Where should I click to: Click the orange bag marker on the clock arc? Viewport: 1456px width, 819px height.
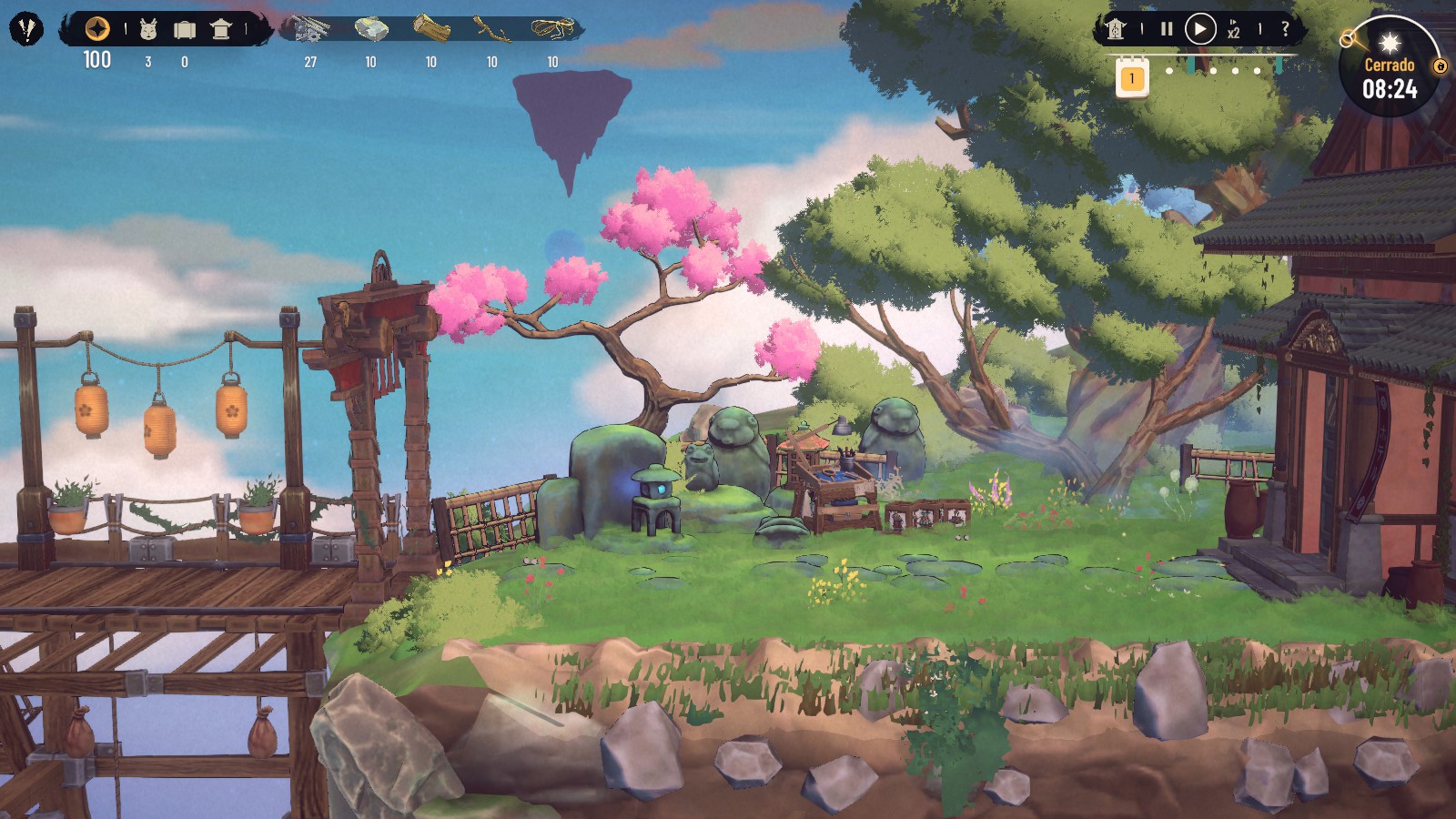(1440, 66)
